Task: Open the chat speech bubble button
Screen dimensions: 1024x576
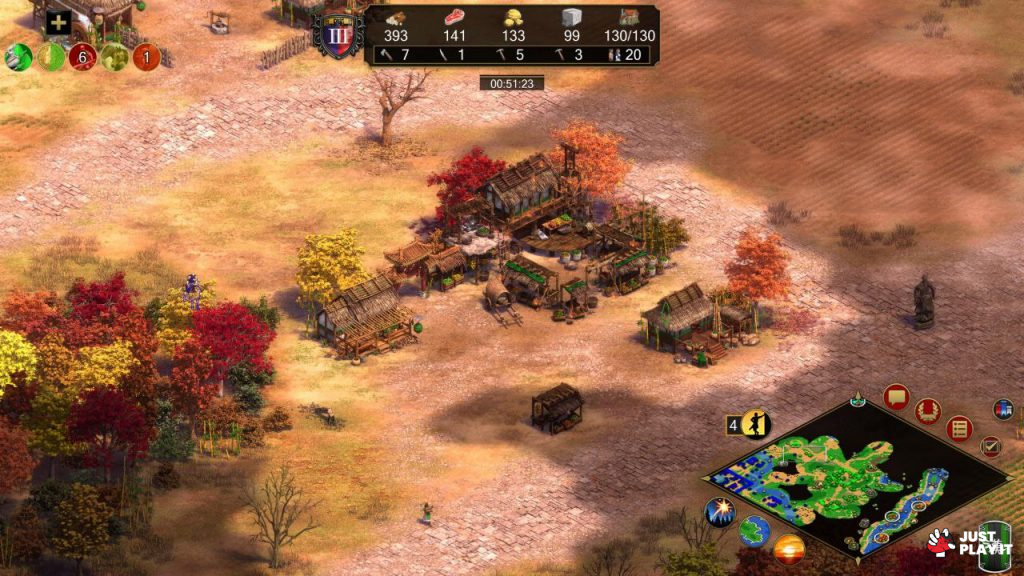Action: tap(896, 397)
